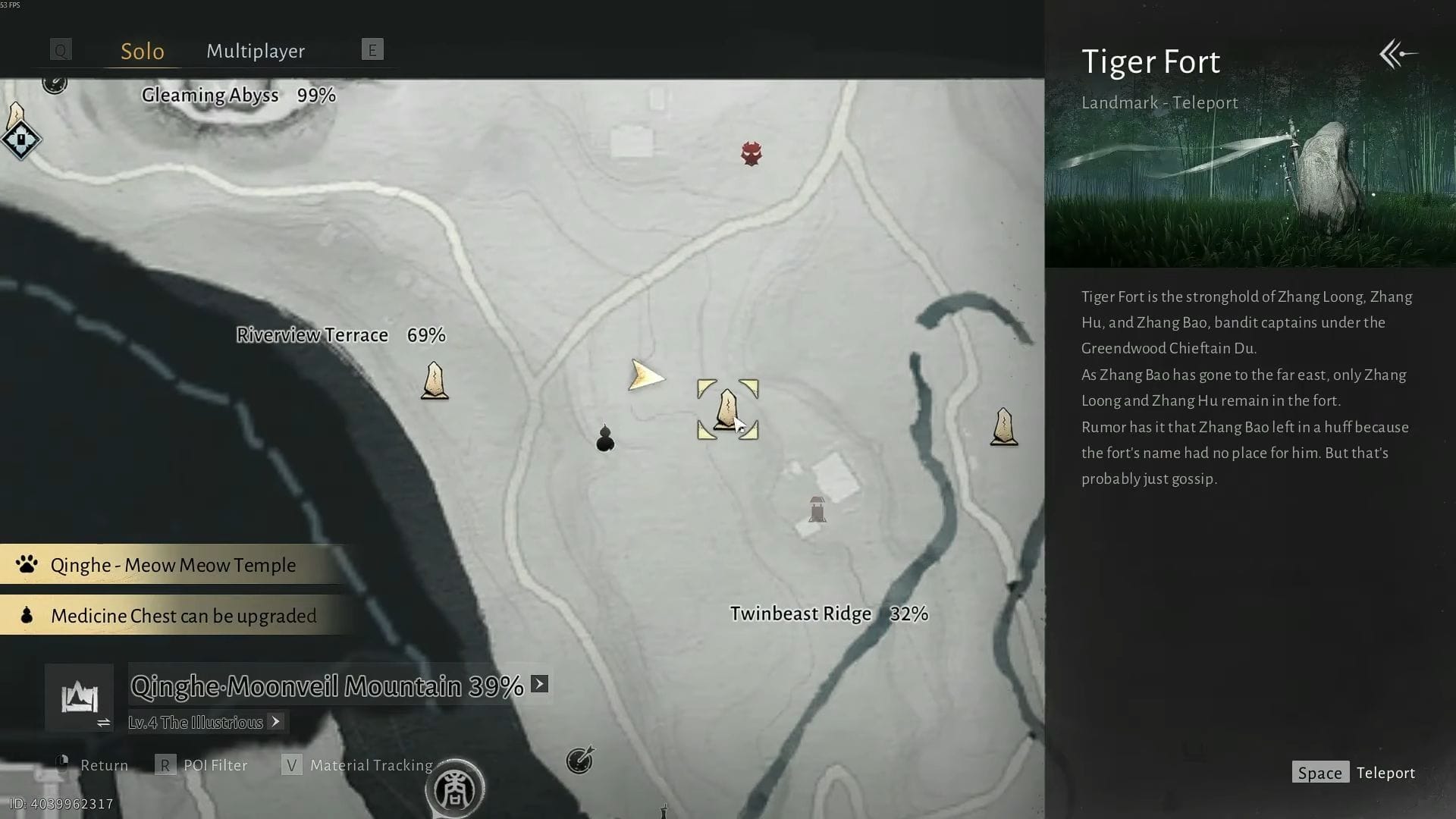Stay on the Solo tab
1456x819 pixels.
click(141, 51)
